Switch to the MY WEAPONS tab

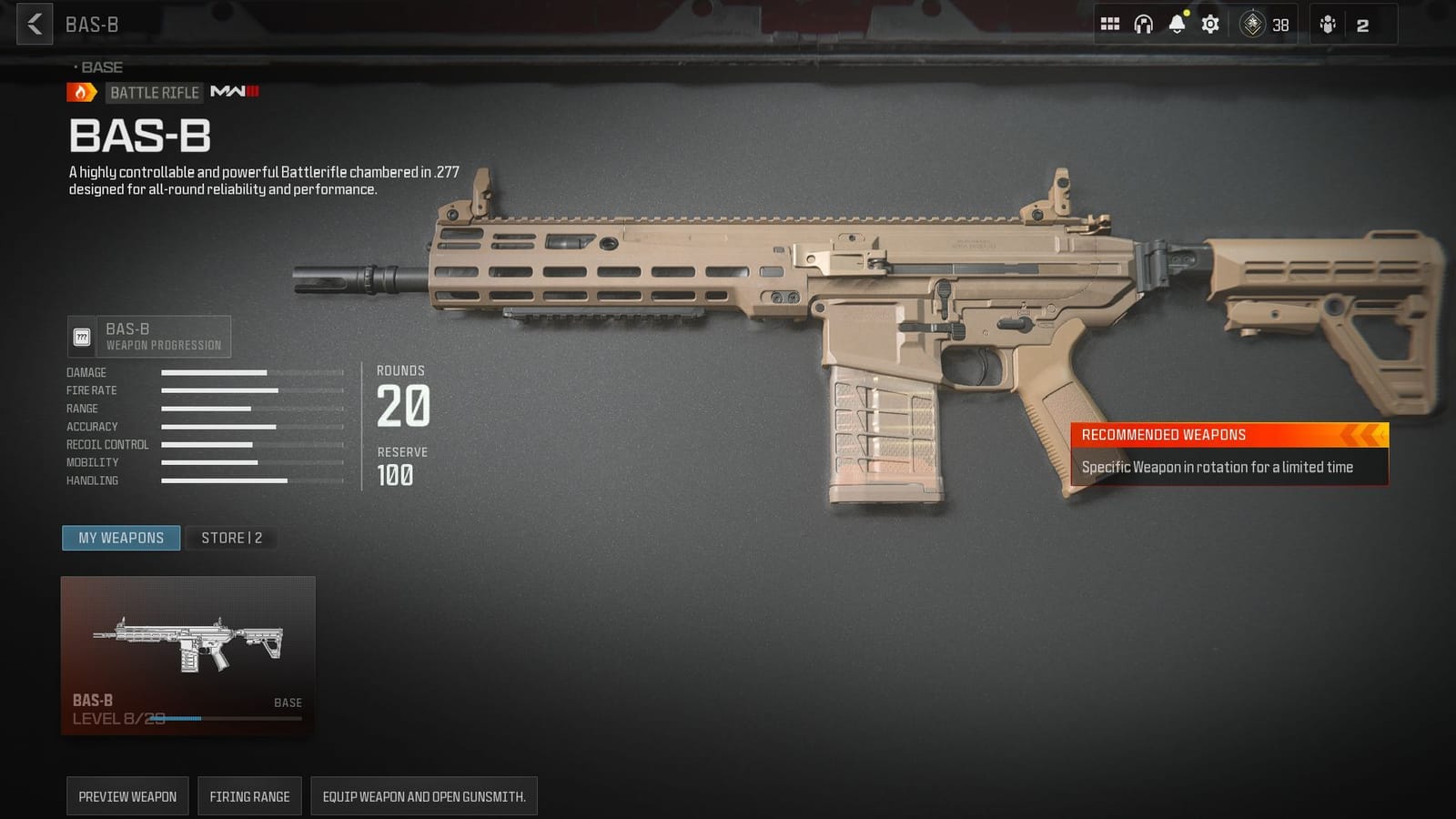click(x=120, y=538)
